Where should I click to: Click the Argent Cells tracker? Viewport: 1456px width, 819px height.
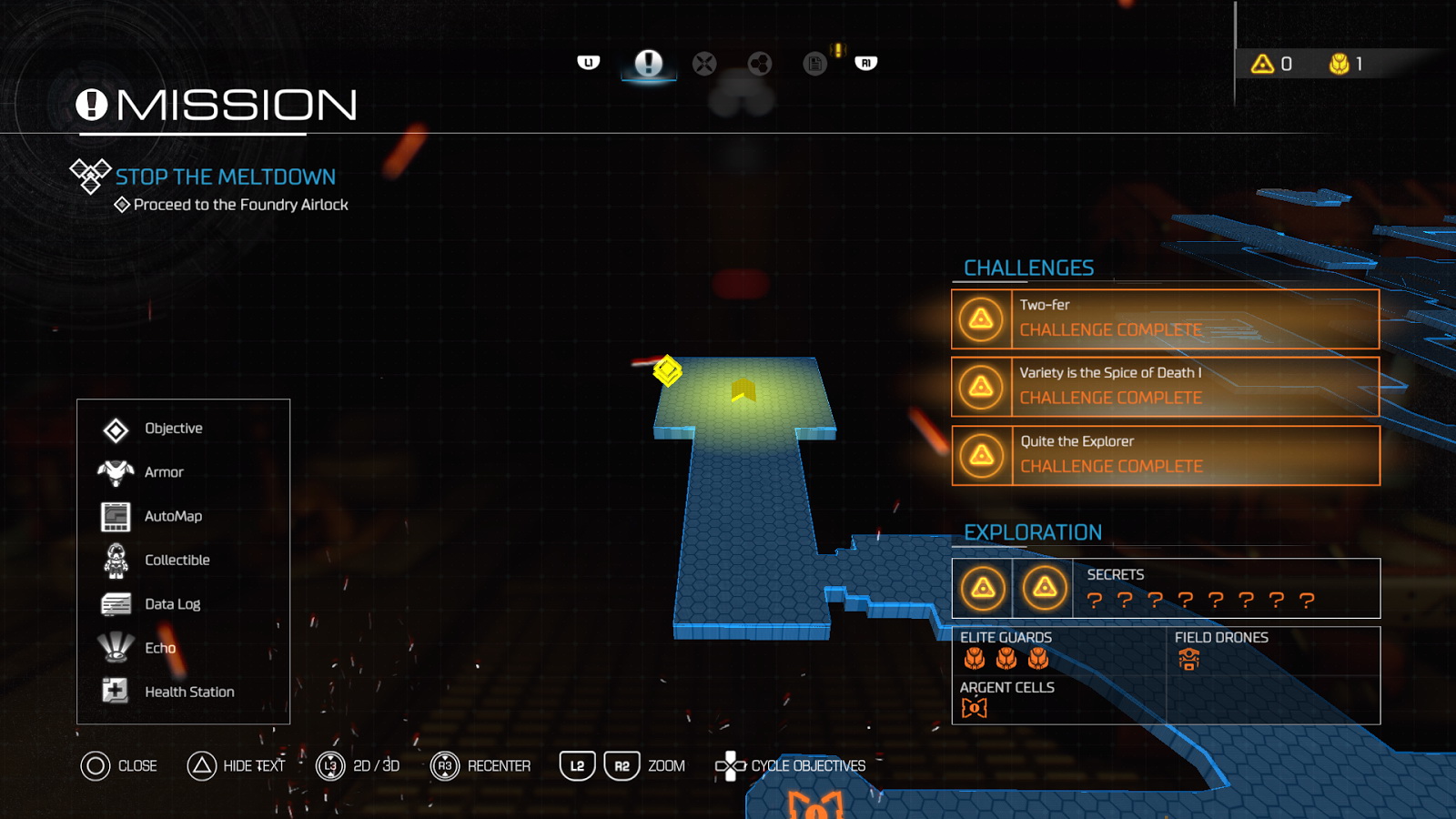(1006, 699)
